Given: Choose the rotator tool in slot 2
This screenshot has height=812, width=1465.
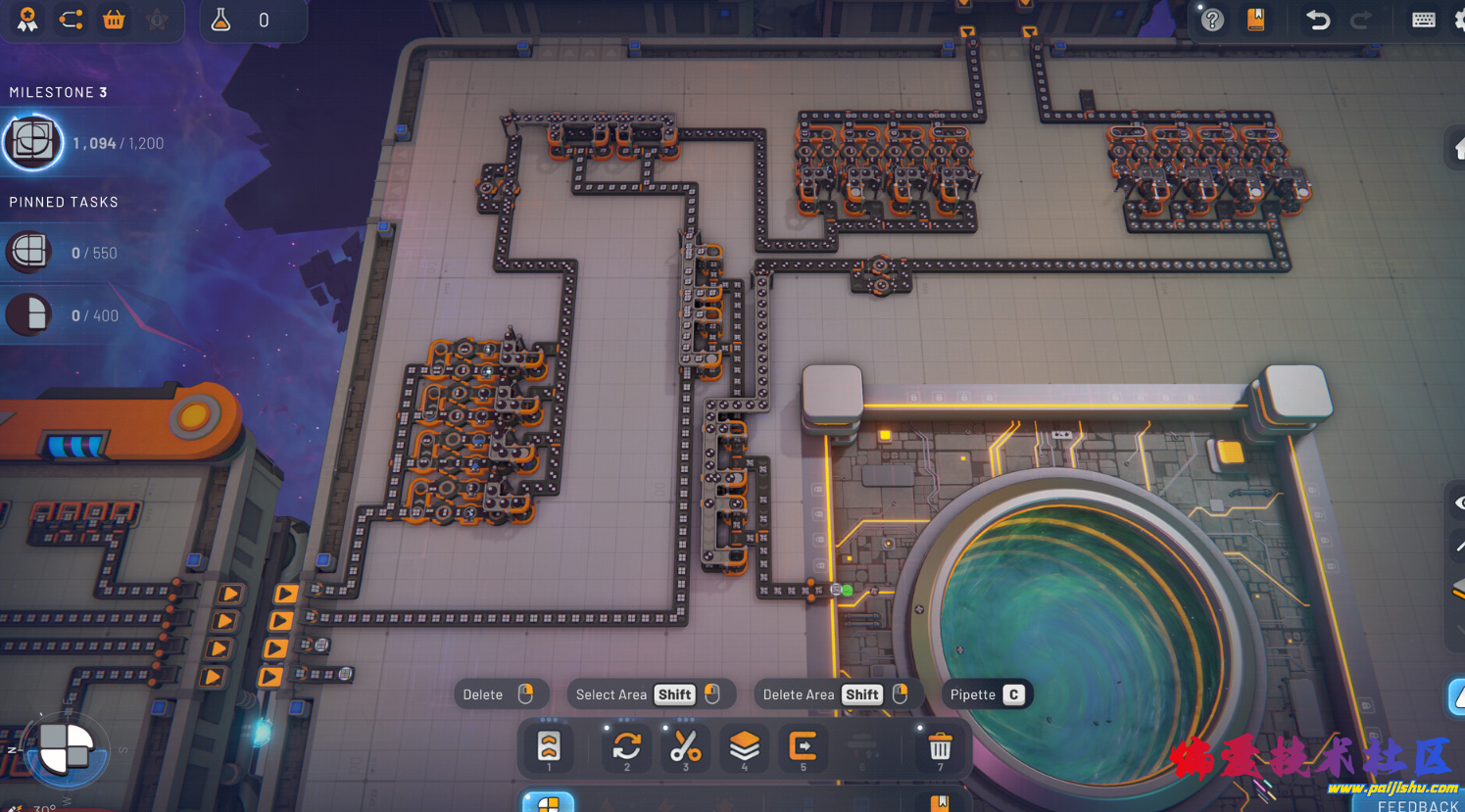Looking at the screenshot, I should pos(627,747).
